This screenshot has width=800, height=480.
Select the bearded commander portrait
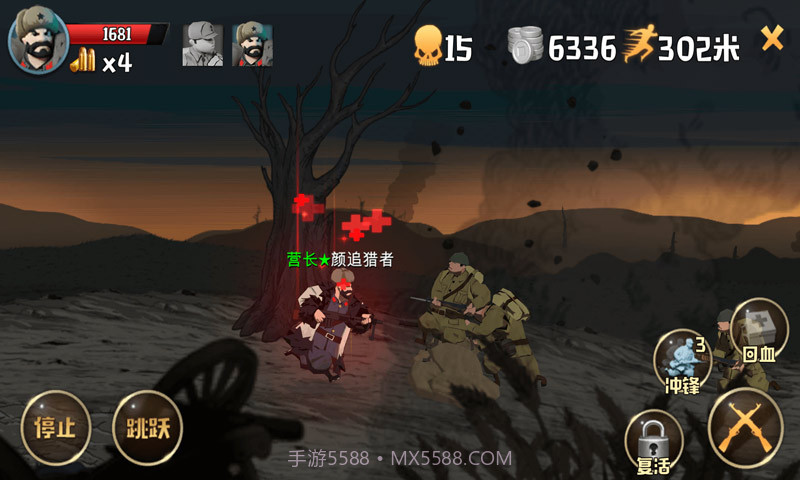click(x=38, y=41)
